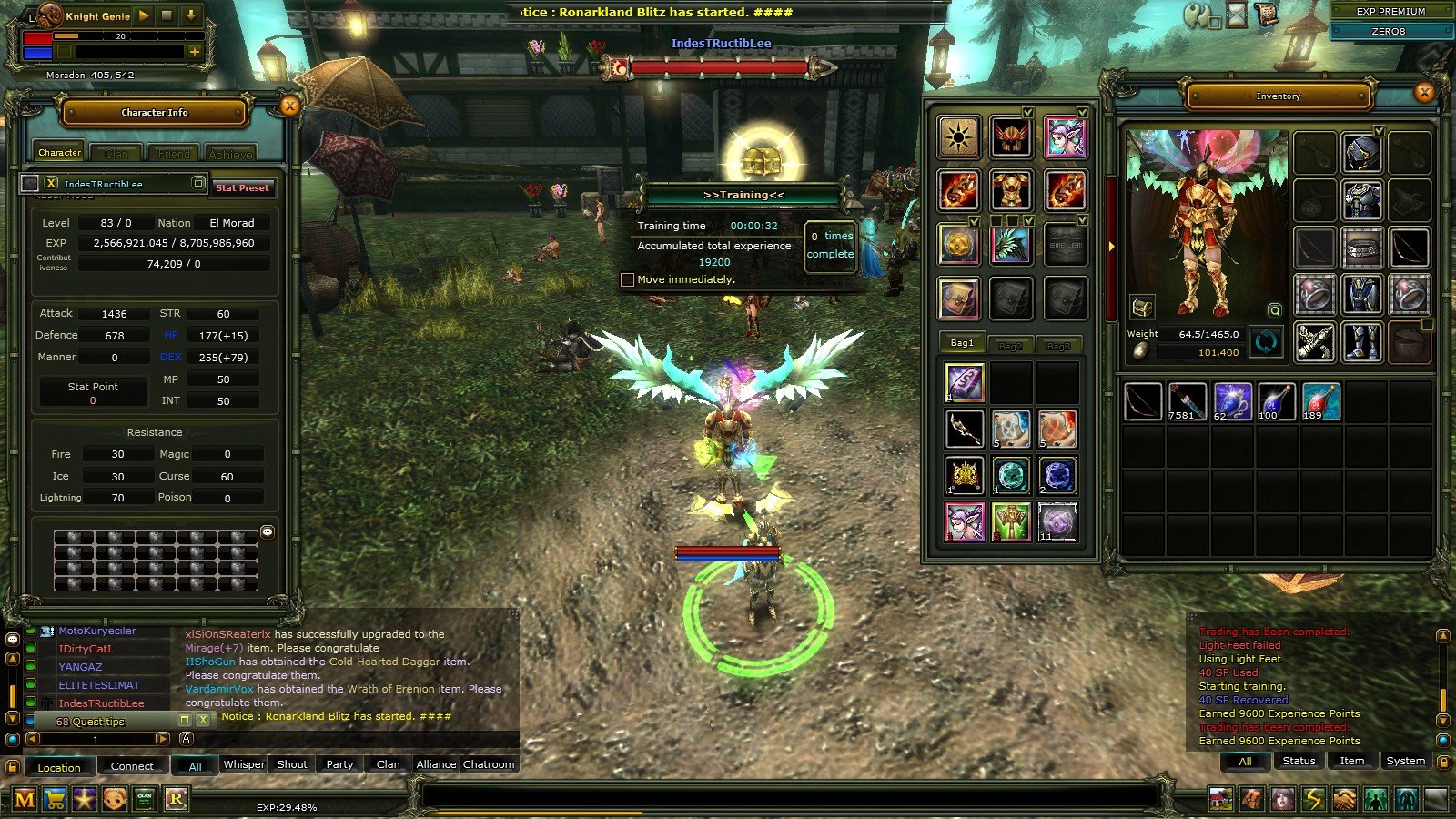Open the Moradon merchant 'M' icon
The width and height of the screenshot is (1456, 819).
point(25,799)
